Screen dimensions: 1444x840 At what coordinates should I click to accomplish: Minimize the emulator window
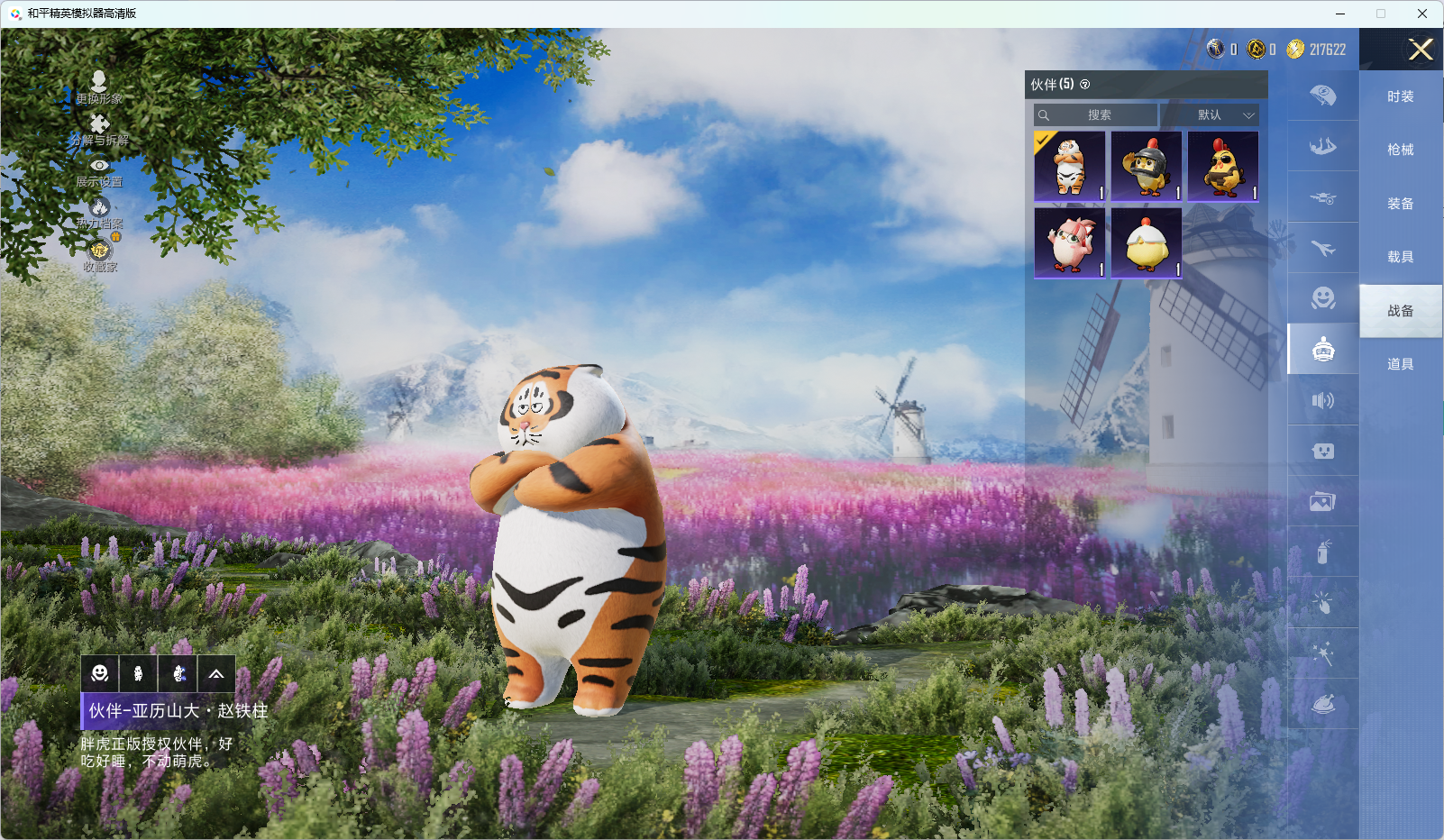coord(1340,14)
